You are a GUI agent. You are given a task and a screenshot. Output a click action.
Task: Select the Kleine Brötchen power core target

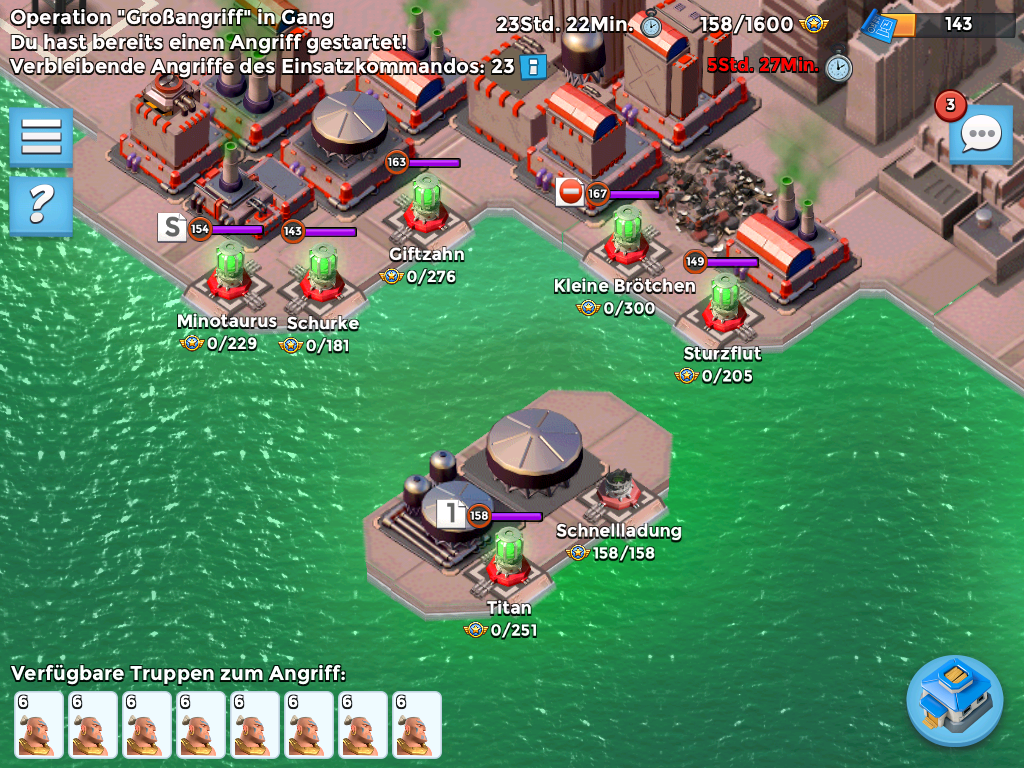[x=627, y=234]
